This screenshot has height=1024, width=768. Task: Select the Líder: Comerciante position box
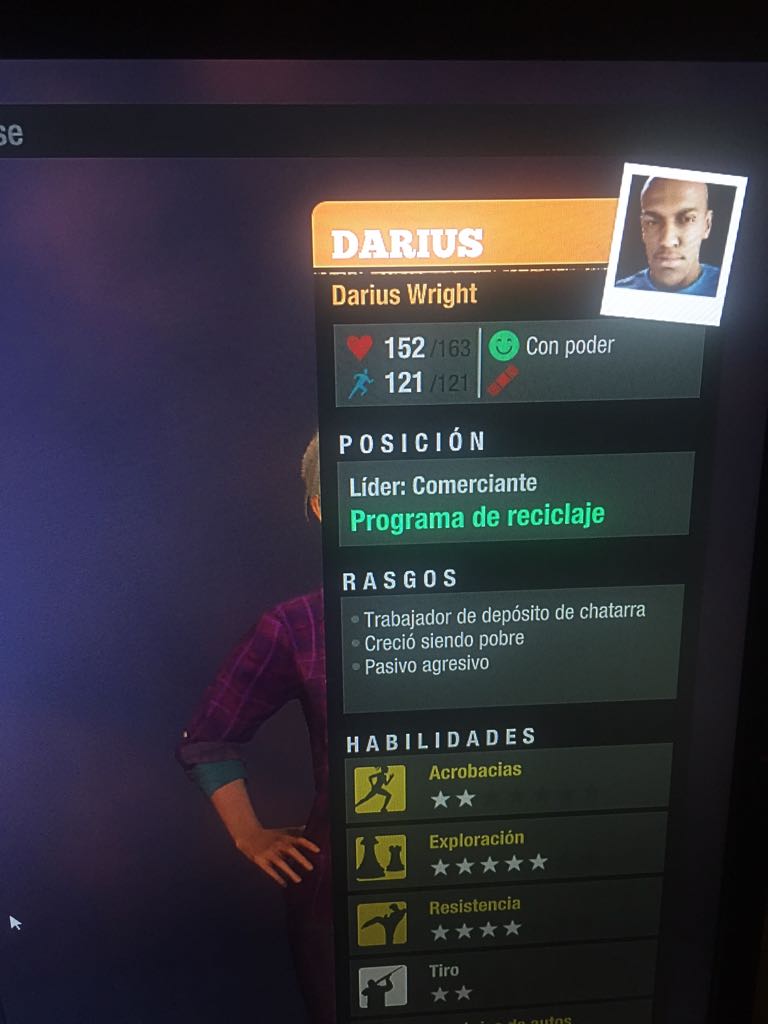[x=514, y=500]
